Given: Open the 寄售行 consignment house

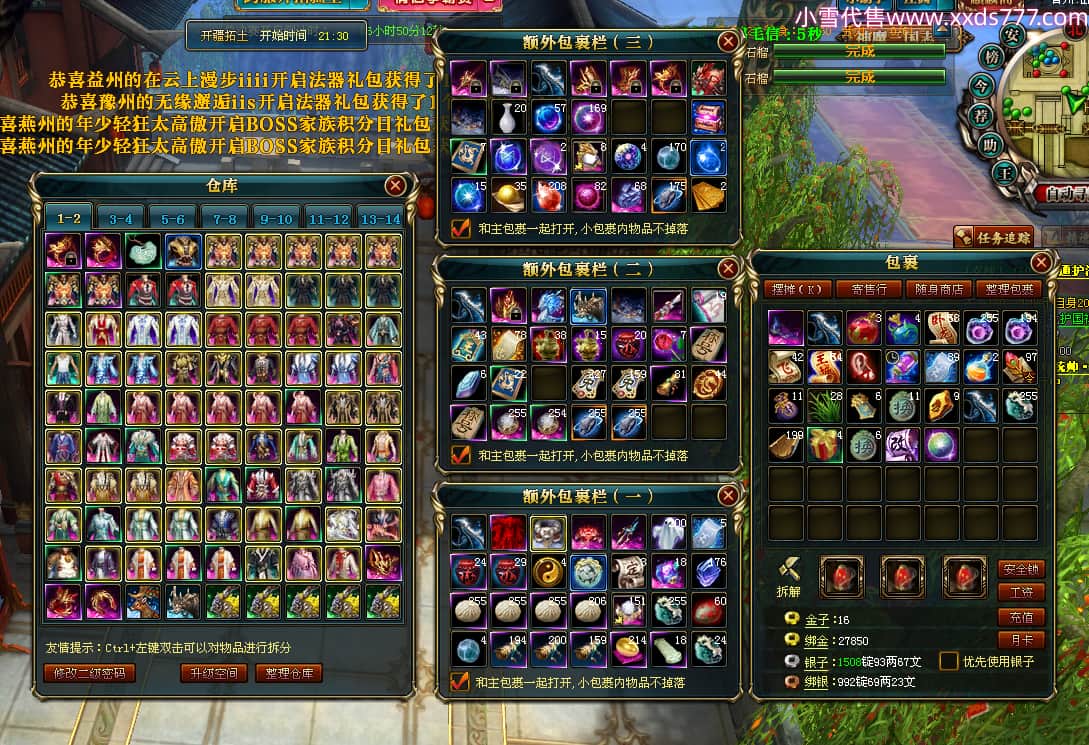Looking at the screenshot, I should tap(862, 289).
